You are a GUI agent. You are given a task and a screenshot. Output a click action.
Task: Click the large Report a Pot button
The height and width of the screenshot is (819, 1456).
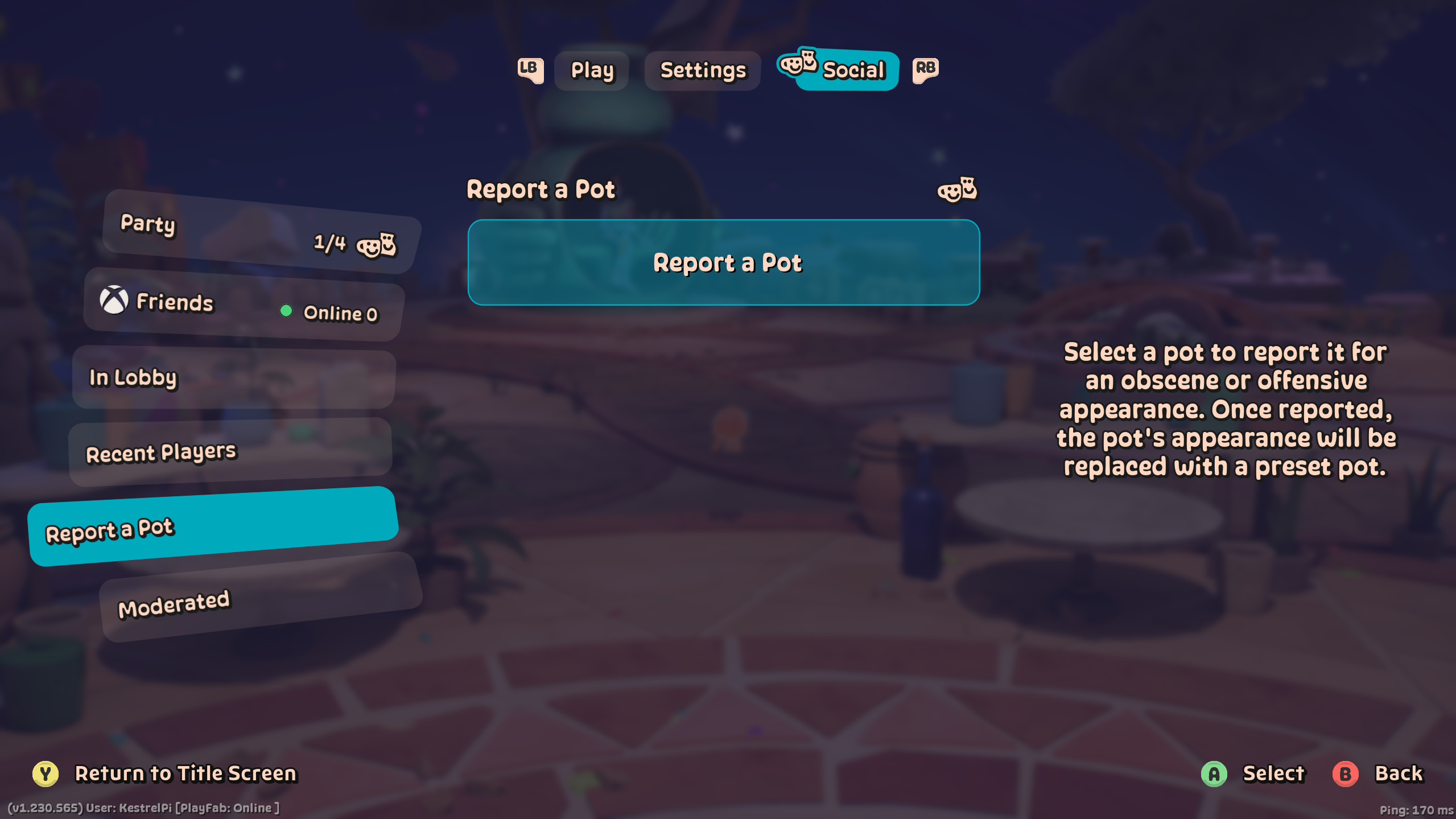tap(723, 262)
